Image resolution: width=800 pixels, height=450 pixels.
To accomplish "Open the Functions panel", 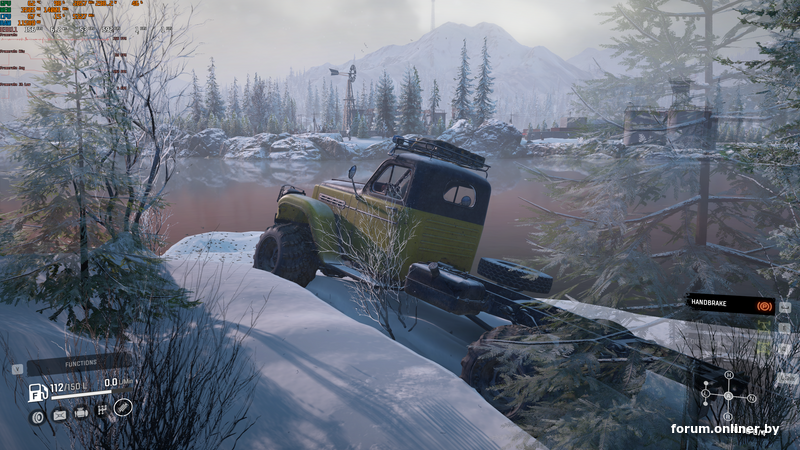I will [x=78, y=365].
